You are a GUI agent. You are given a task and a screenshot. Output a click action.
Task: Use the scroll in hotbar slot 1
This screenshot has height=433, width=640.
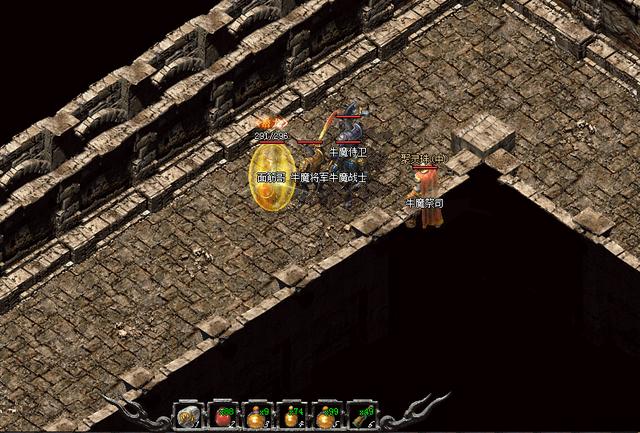click(187, 416)
